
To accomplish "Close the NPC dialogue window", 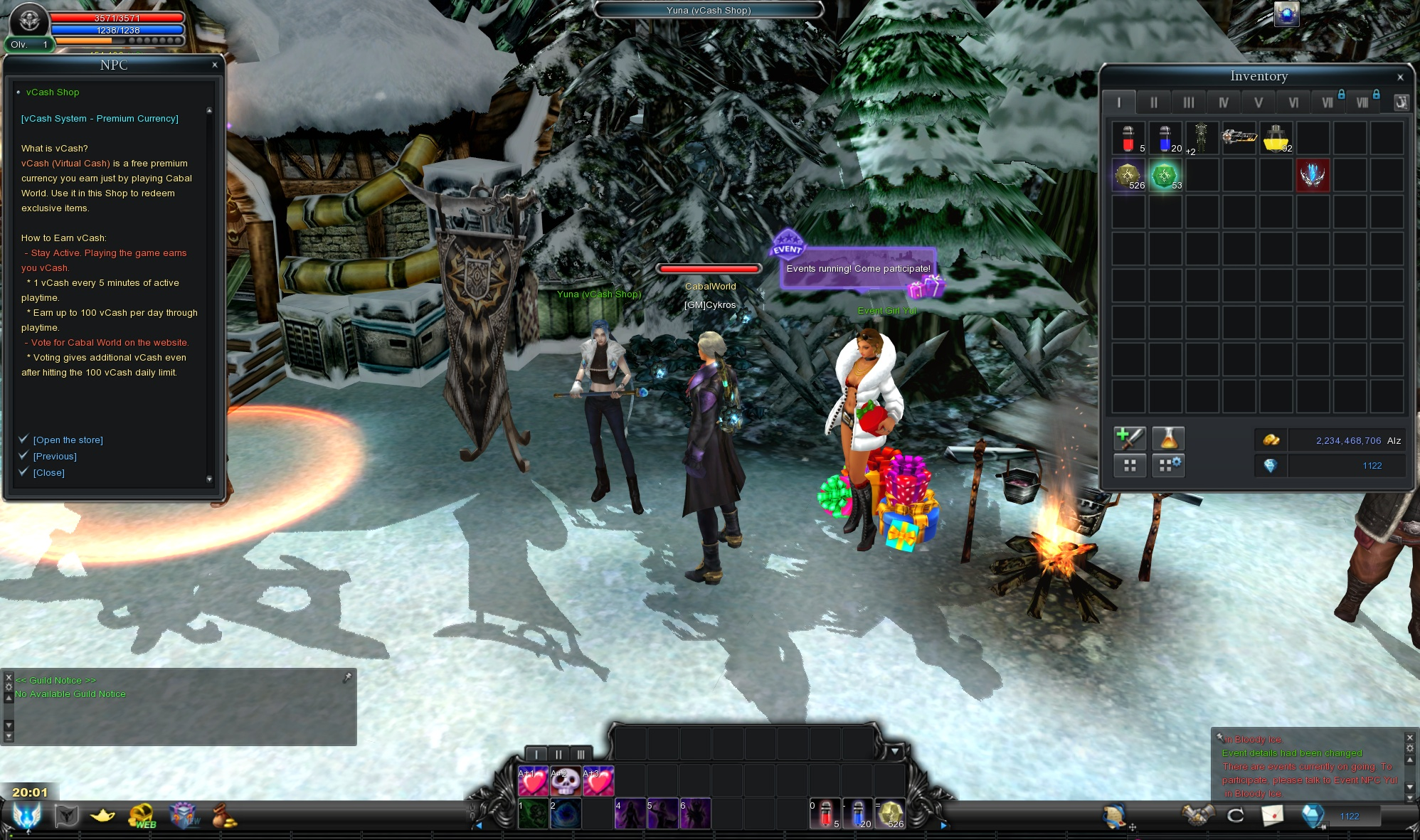I will [215, 65].
